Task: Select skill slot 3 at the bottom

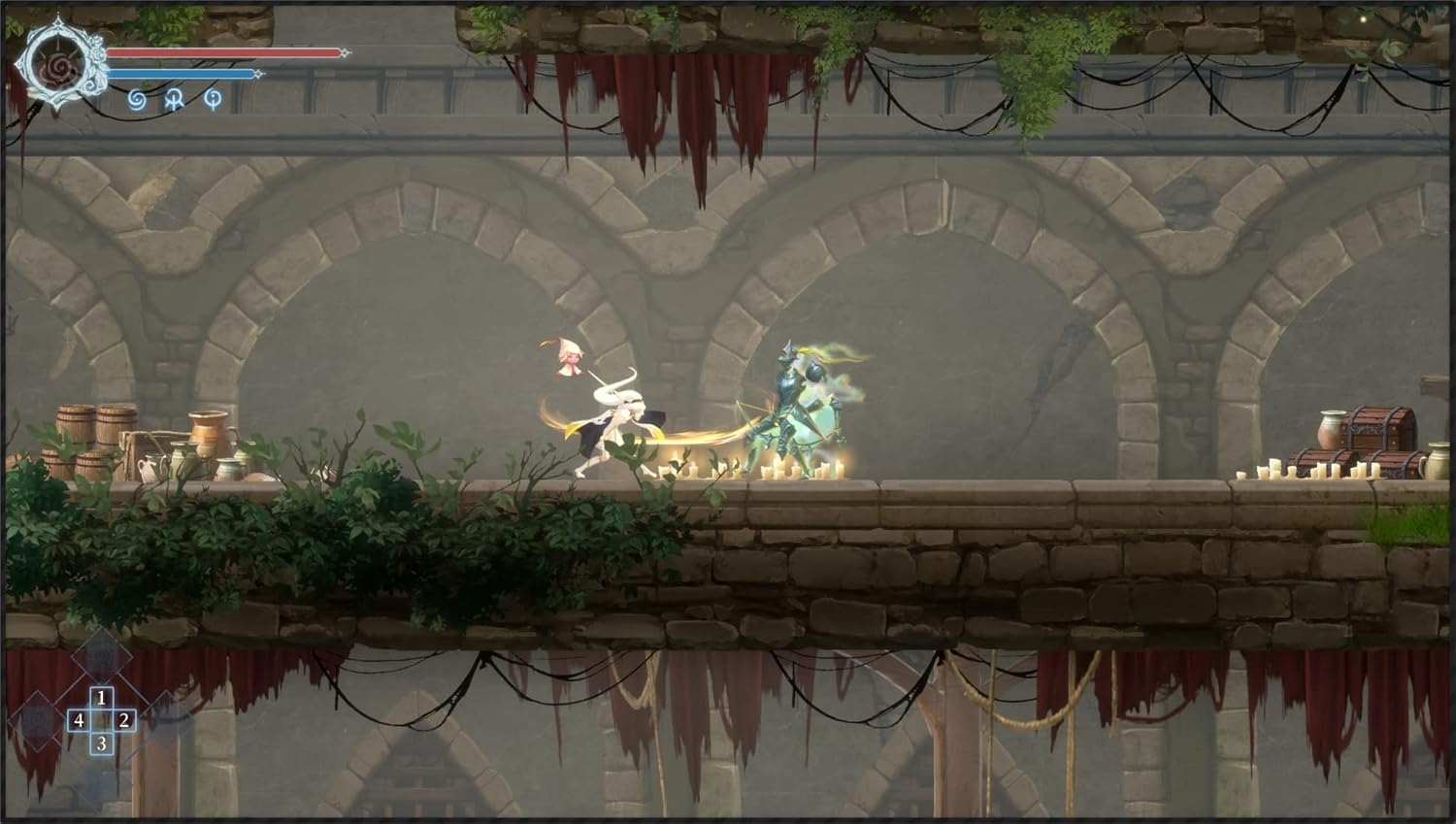Action: pos(102,743)
